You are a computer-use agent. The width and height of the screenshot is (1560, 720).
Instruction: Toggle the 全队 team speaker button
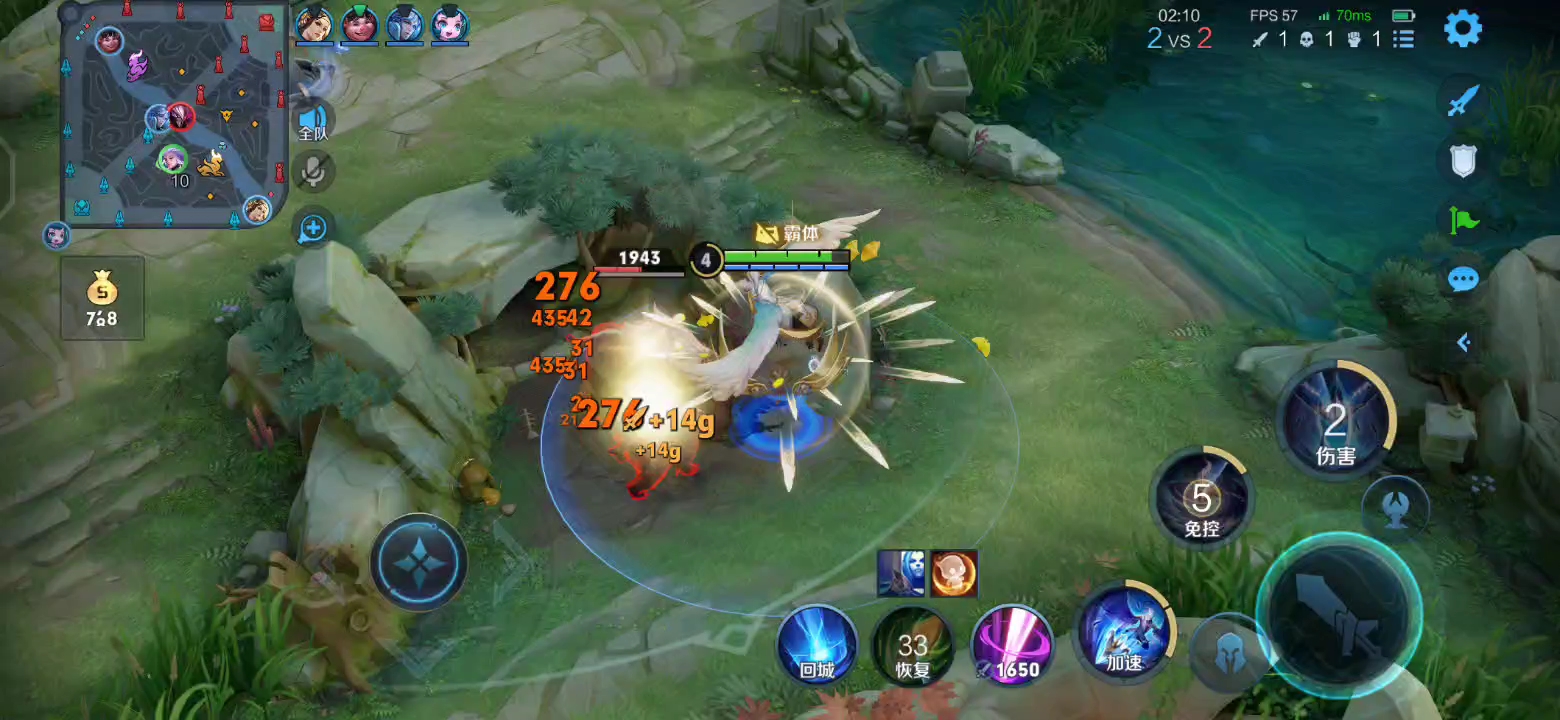[x=313, y=119]
